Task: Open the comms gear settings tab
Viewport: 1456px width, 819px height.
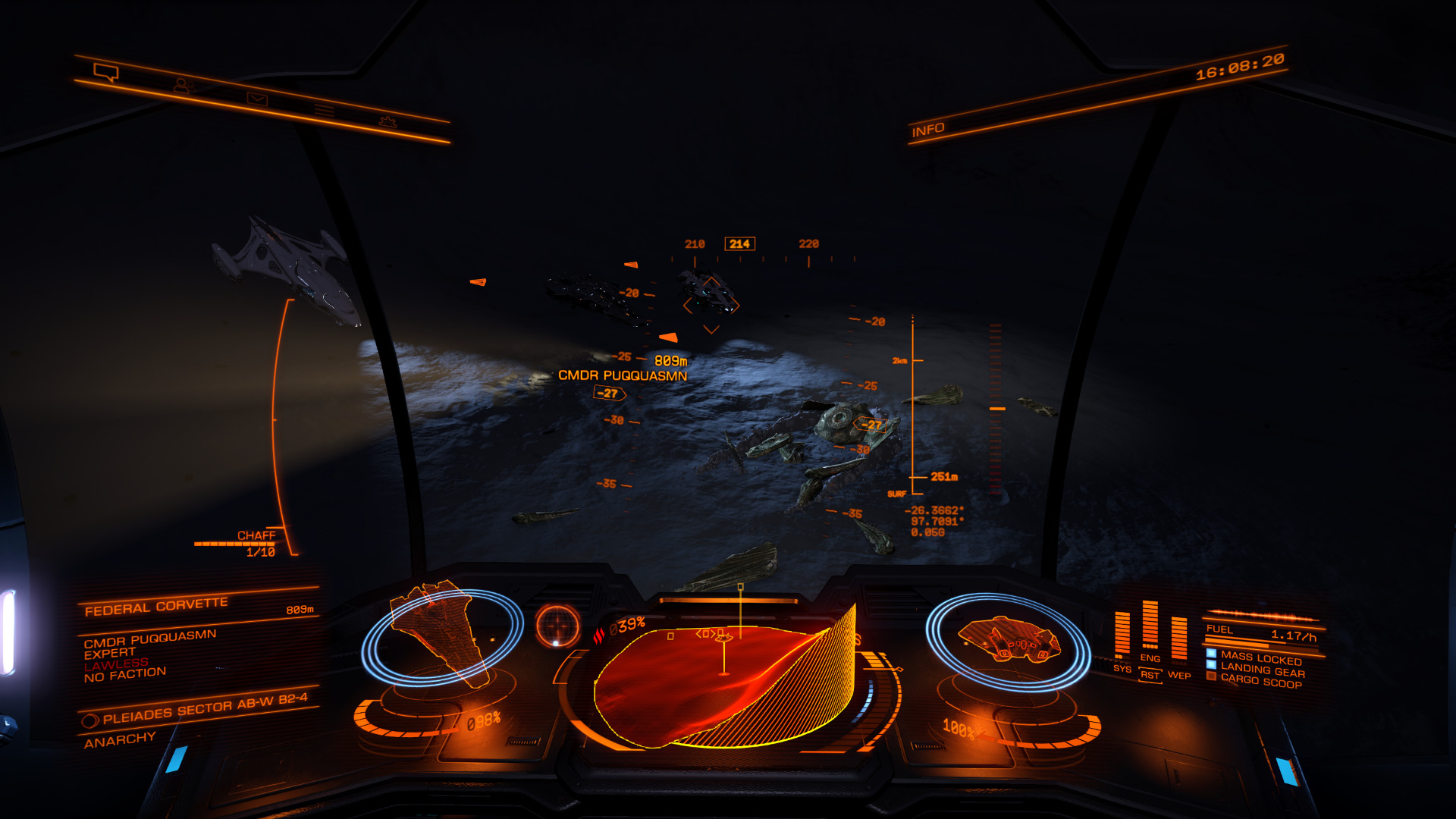Action: tap(388, 121)
